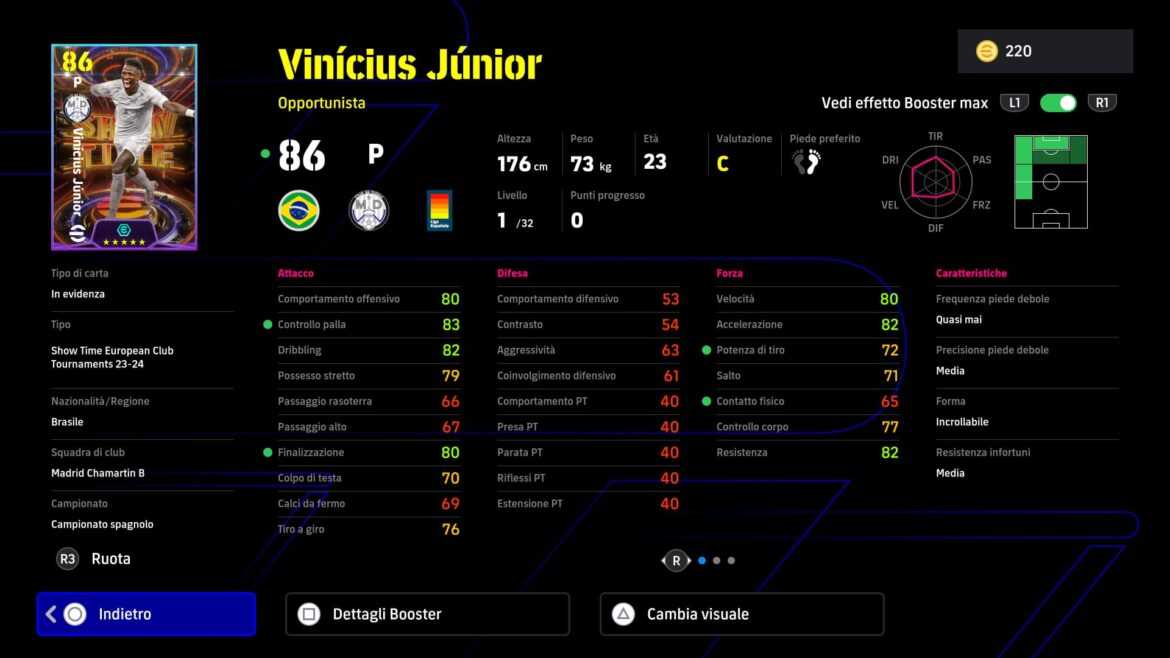Select the Cambia visuale button
Viewport: 1170px width, 658px height.
(x=741, y=614)
